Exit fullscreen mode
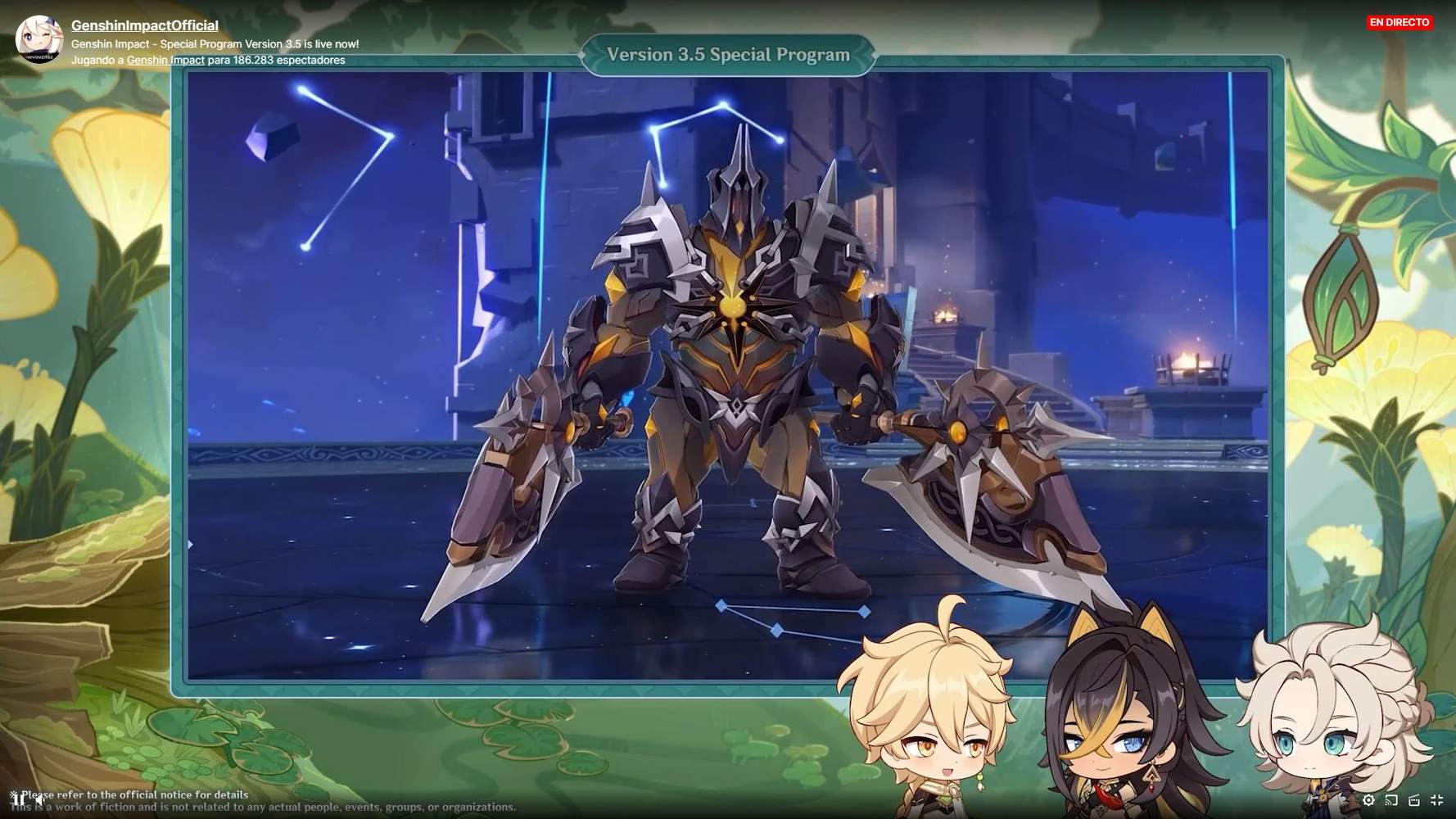 [x=1436, y=801]
